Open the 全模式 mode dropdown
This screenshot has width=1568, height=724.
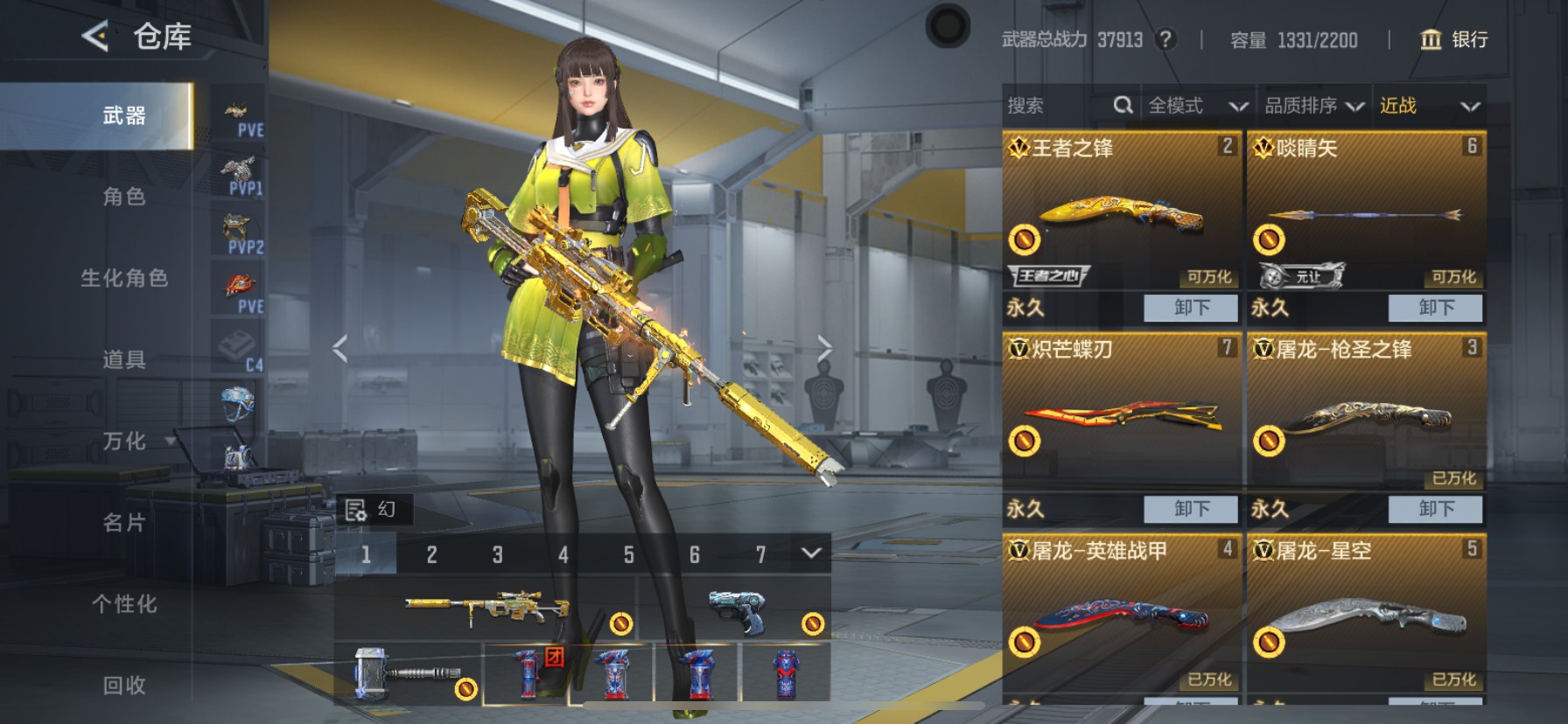coord(1197,106)
